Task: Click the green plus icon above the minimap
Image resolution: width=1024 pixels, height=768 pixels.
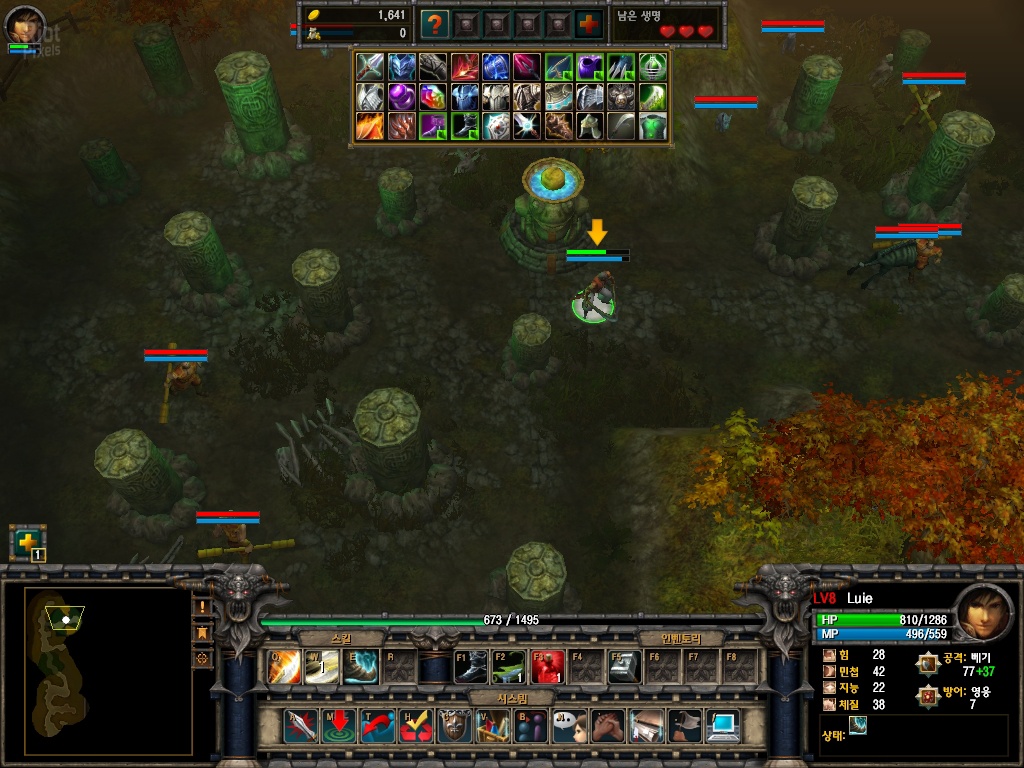Action: [x=26, y=541]
